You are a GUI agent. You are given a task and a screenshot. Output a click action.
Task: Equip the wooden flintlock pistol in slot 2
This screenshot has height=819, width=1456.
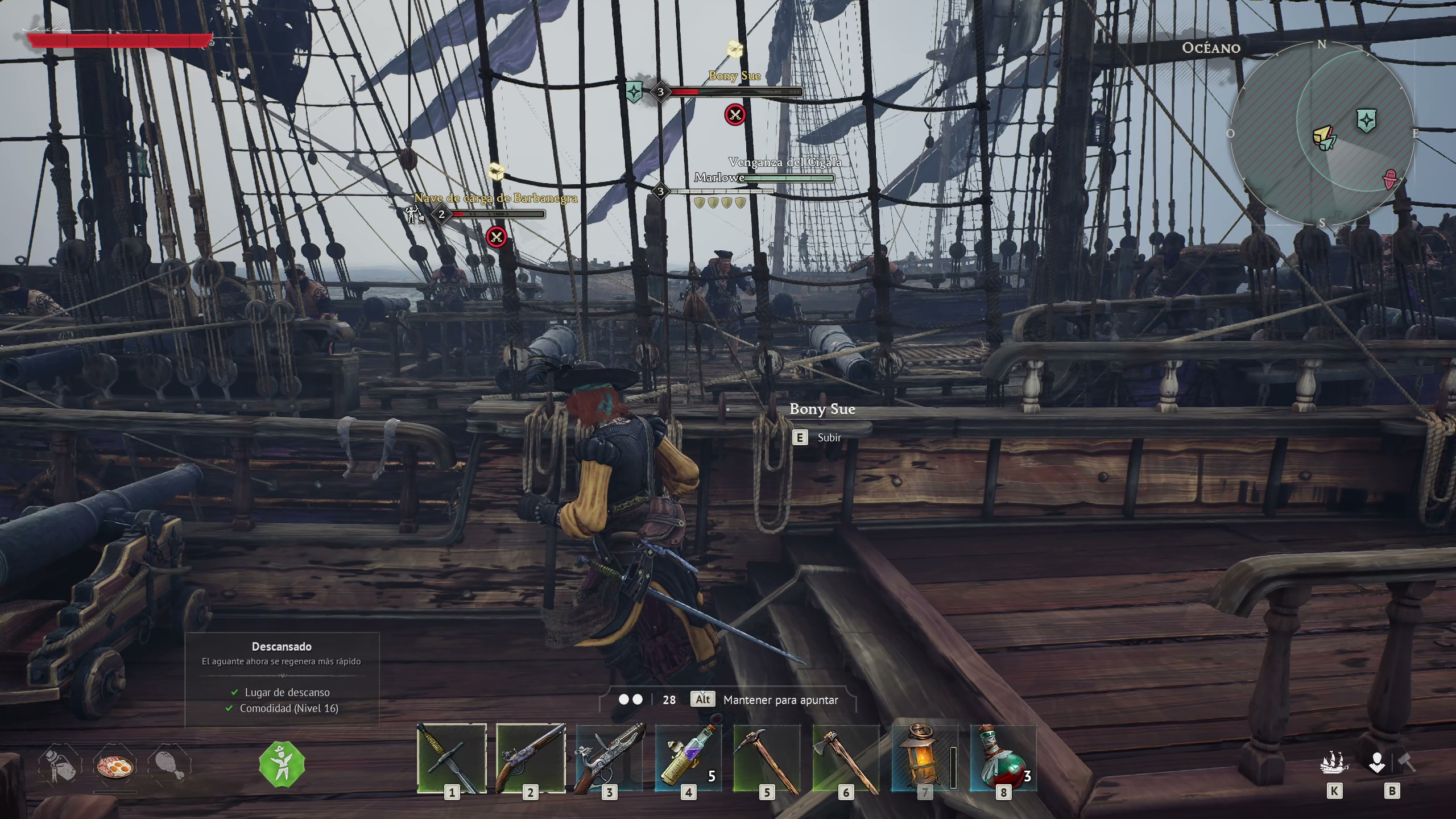(x=531, y=758)
